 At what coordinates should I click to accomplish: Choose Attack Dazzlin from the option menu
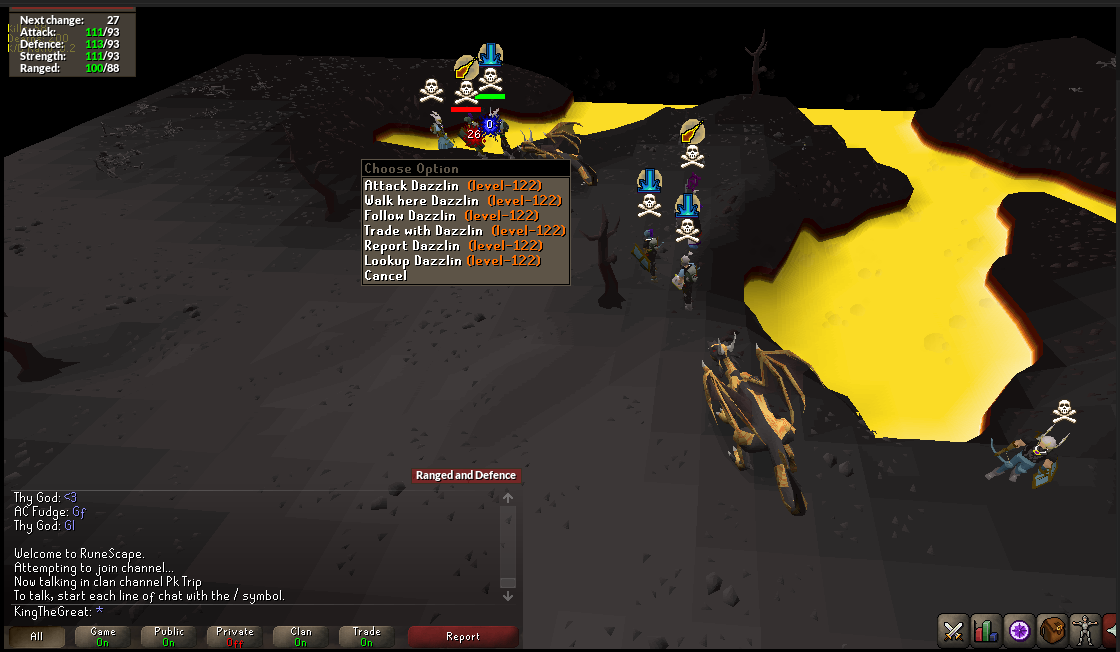click(x=453, y=186)
